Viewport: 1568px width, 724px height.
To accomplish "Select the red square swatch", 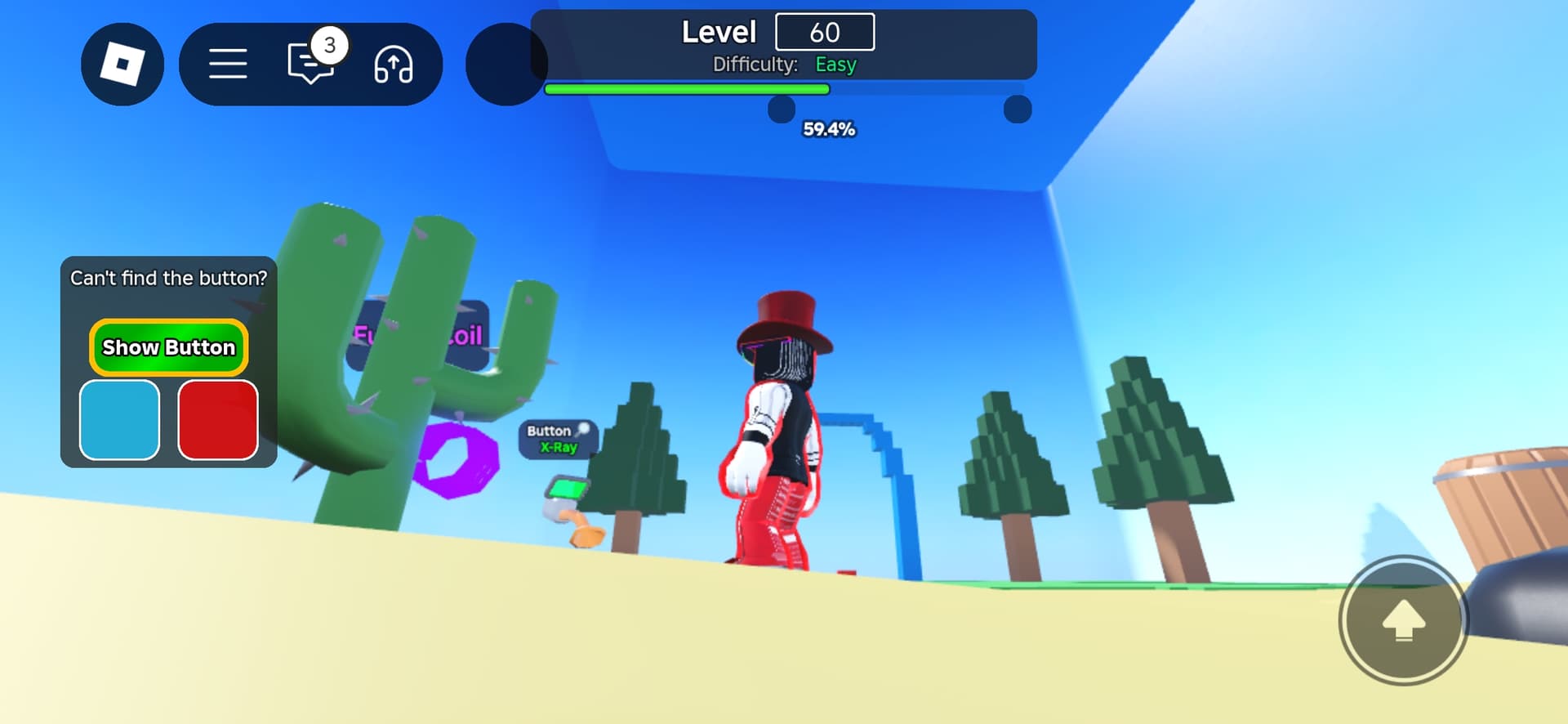I will pyautogui.click(x=216, y=420).
